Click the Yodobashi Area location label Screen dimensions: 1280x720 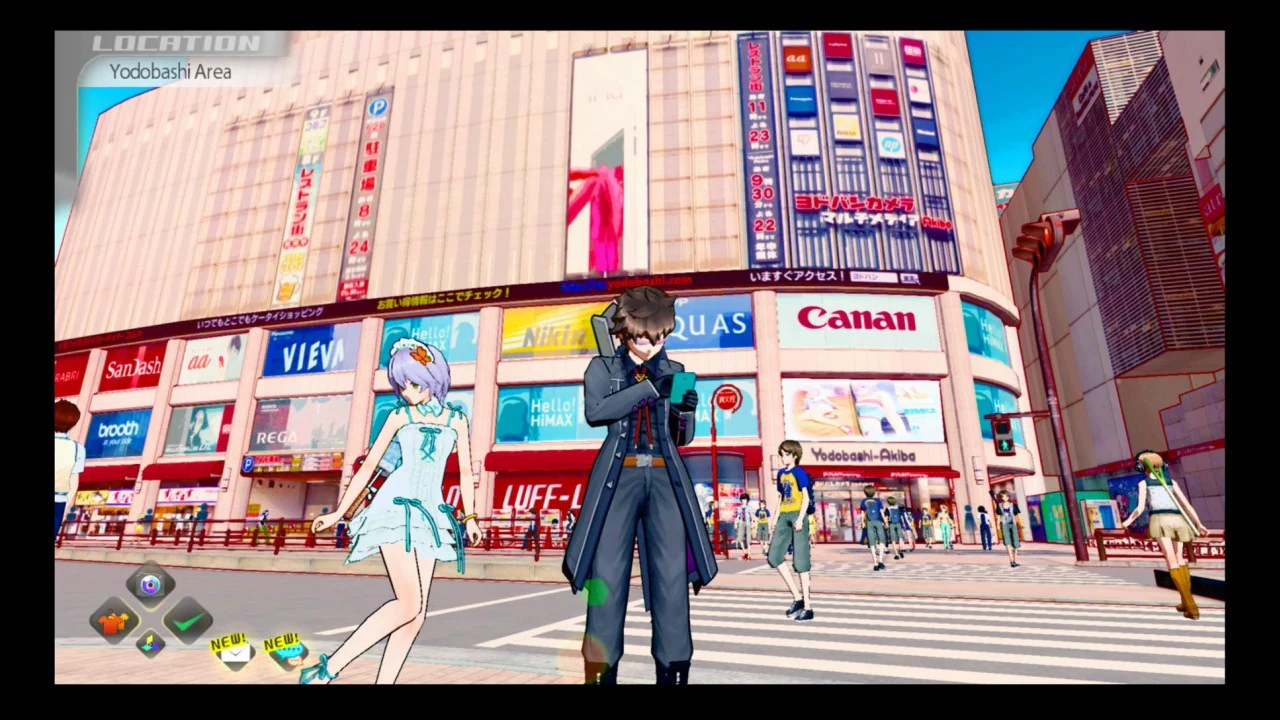tap(170, 71)
